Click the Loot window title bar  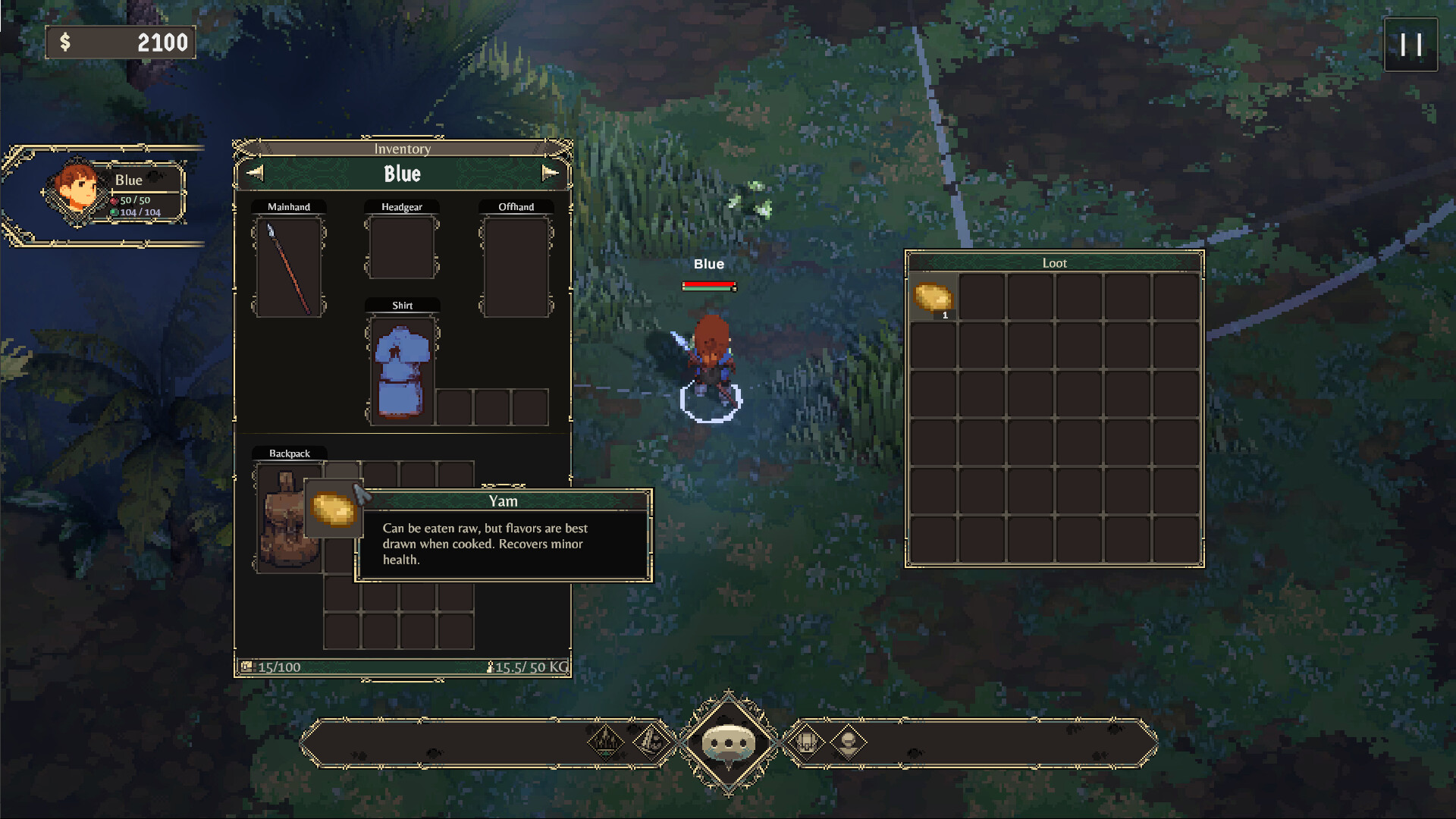1054,263
